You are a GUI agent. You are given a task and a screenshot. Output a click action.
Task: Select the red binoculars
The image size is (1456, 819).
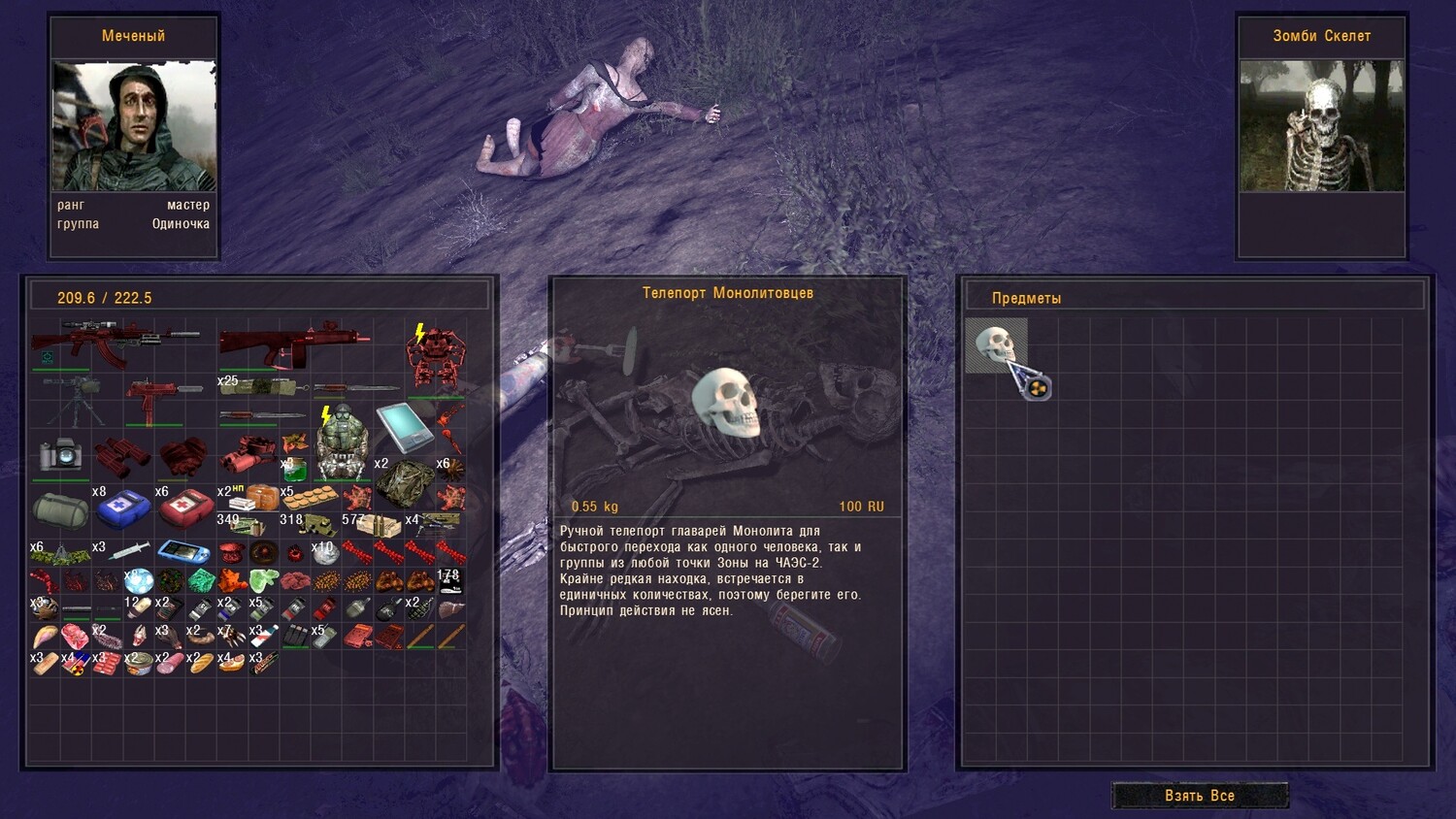click(120, 456)
